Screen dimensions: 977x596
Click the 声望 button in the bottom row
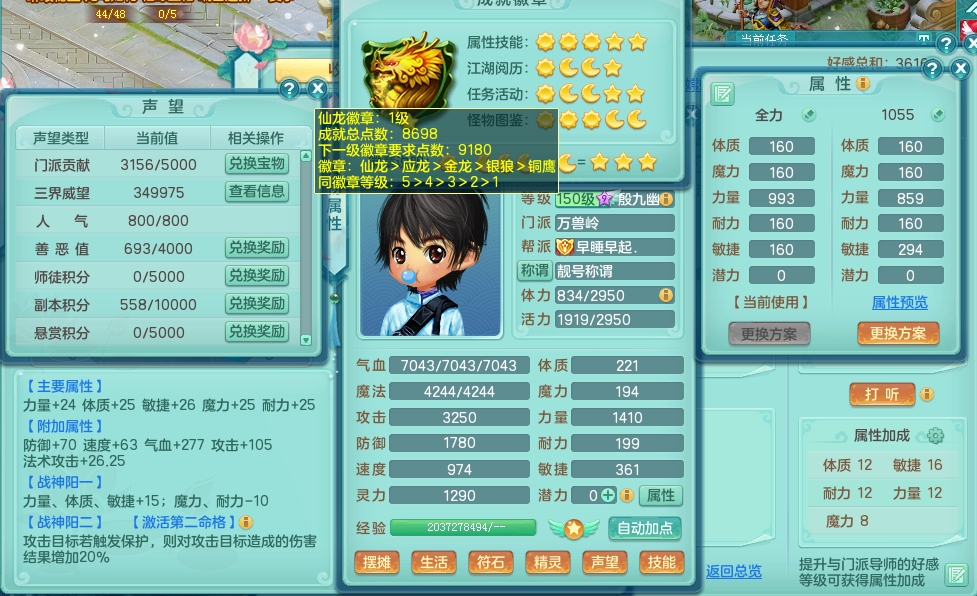pyautogui.click(x=604, y=562)
